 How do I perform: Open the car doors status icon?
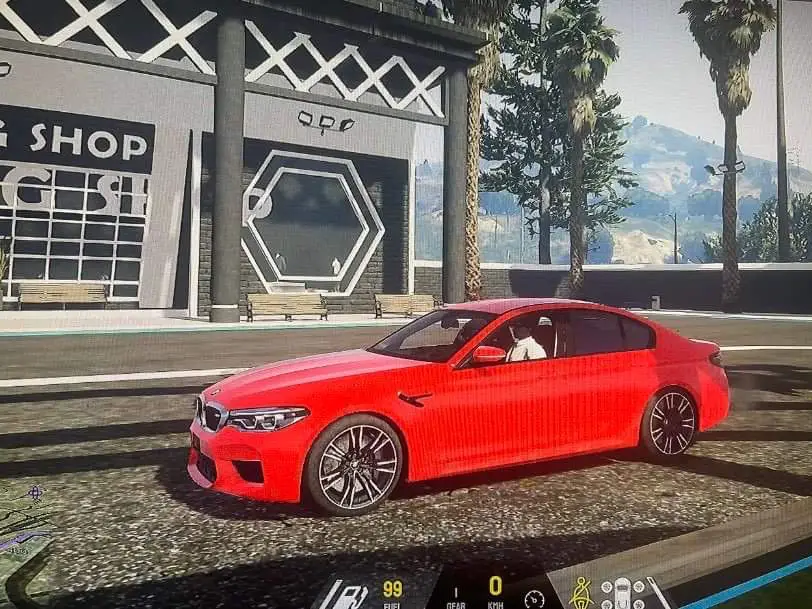[x=622, y=593]
